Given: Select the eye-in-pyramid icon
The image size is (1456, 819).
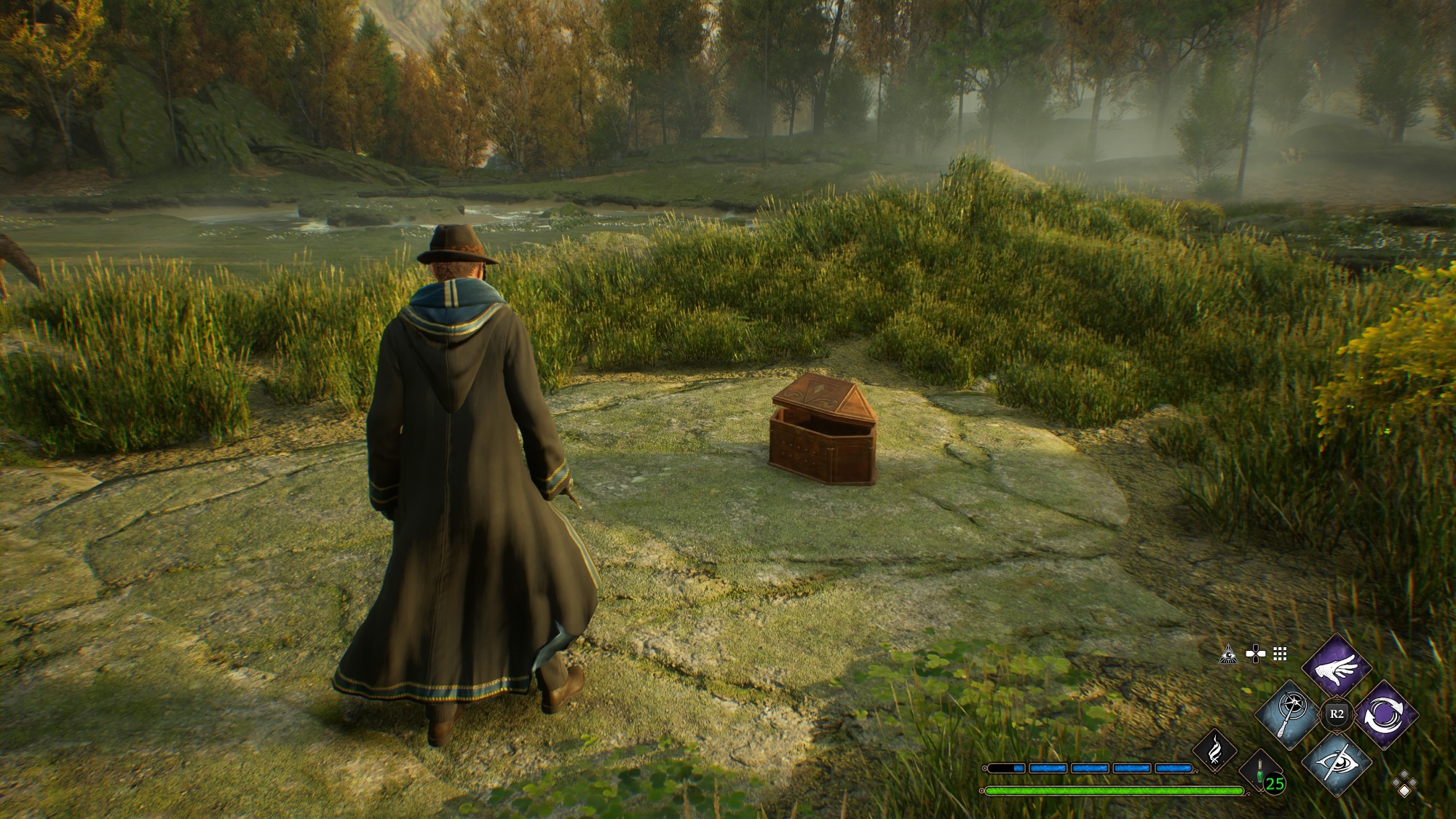Looking at the screenshot, I should (x=1229, y=654).
